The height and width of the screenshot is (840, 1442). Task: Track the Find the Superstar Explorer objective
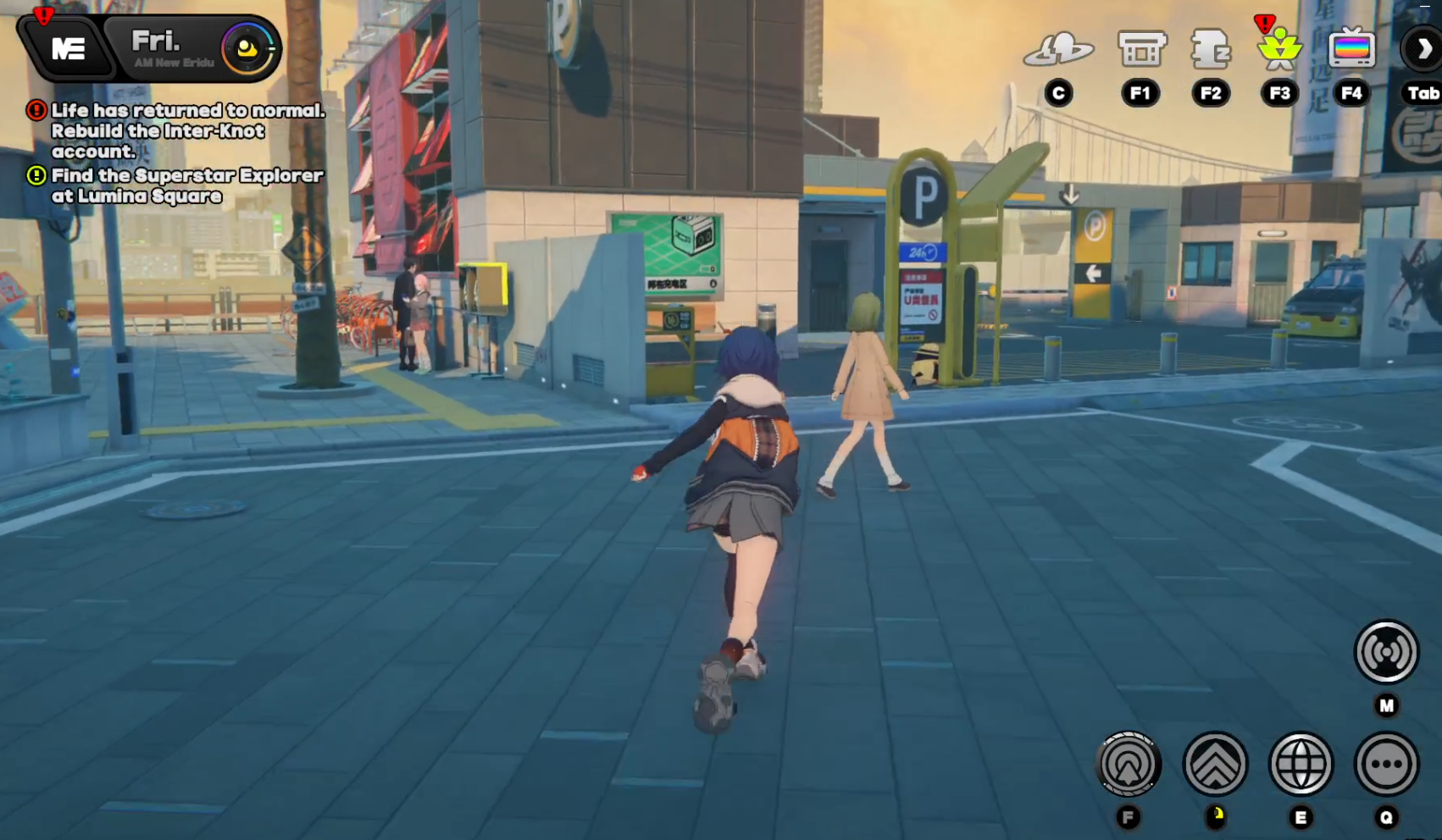[x=186, y=185]
